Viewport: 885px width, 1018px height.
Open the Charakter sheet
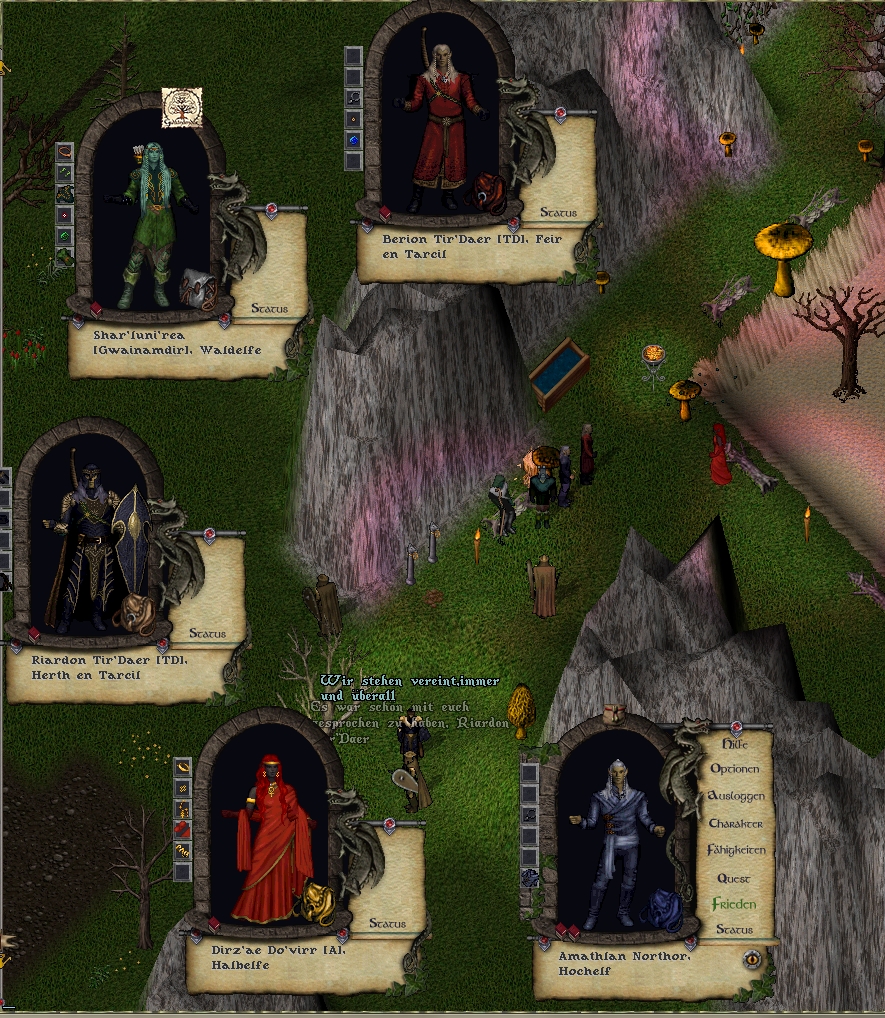pos(735,823)
